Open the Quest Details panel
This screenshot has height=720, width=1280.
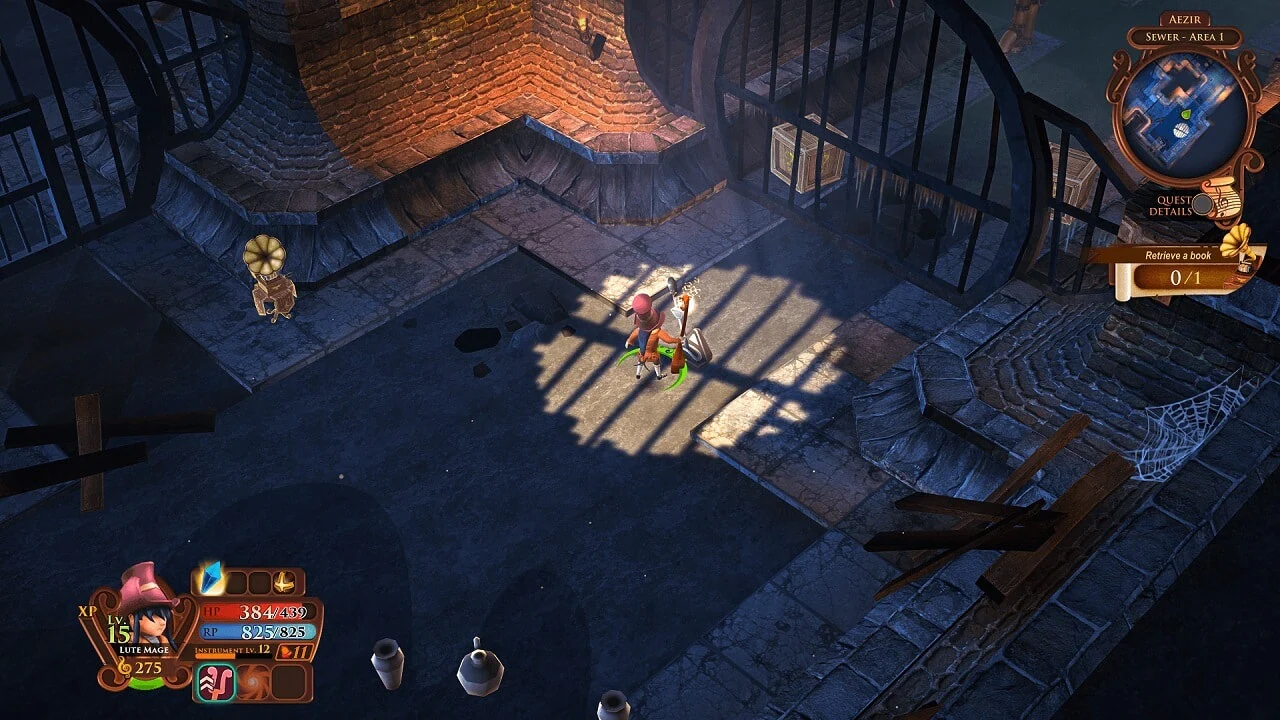pyautogui.click(x=1175, y=204)
